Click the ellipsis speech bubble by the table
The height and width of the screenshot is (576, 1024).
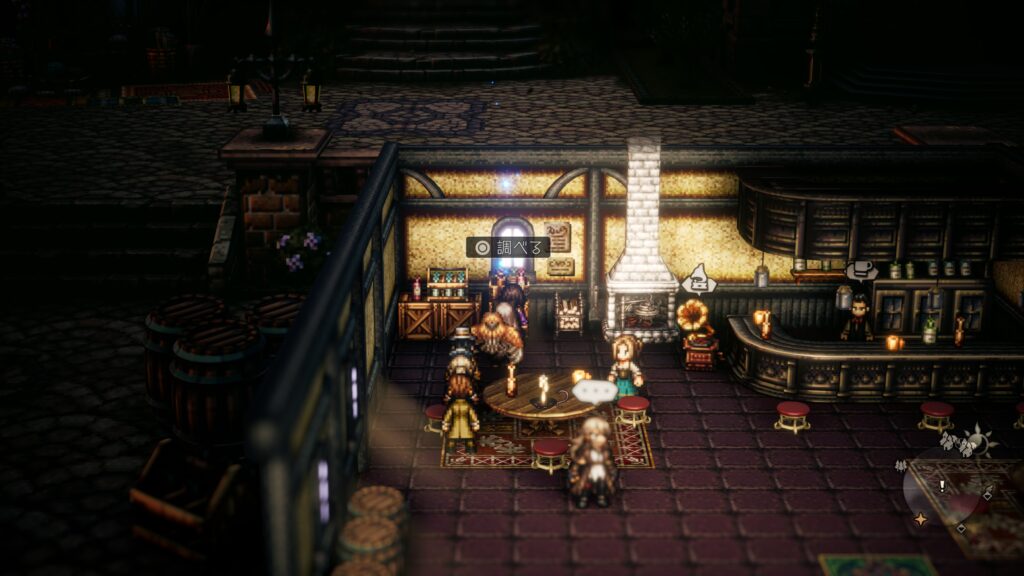[596, 391]
